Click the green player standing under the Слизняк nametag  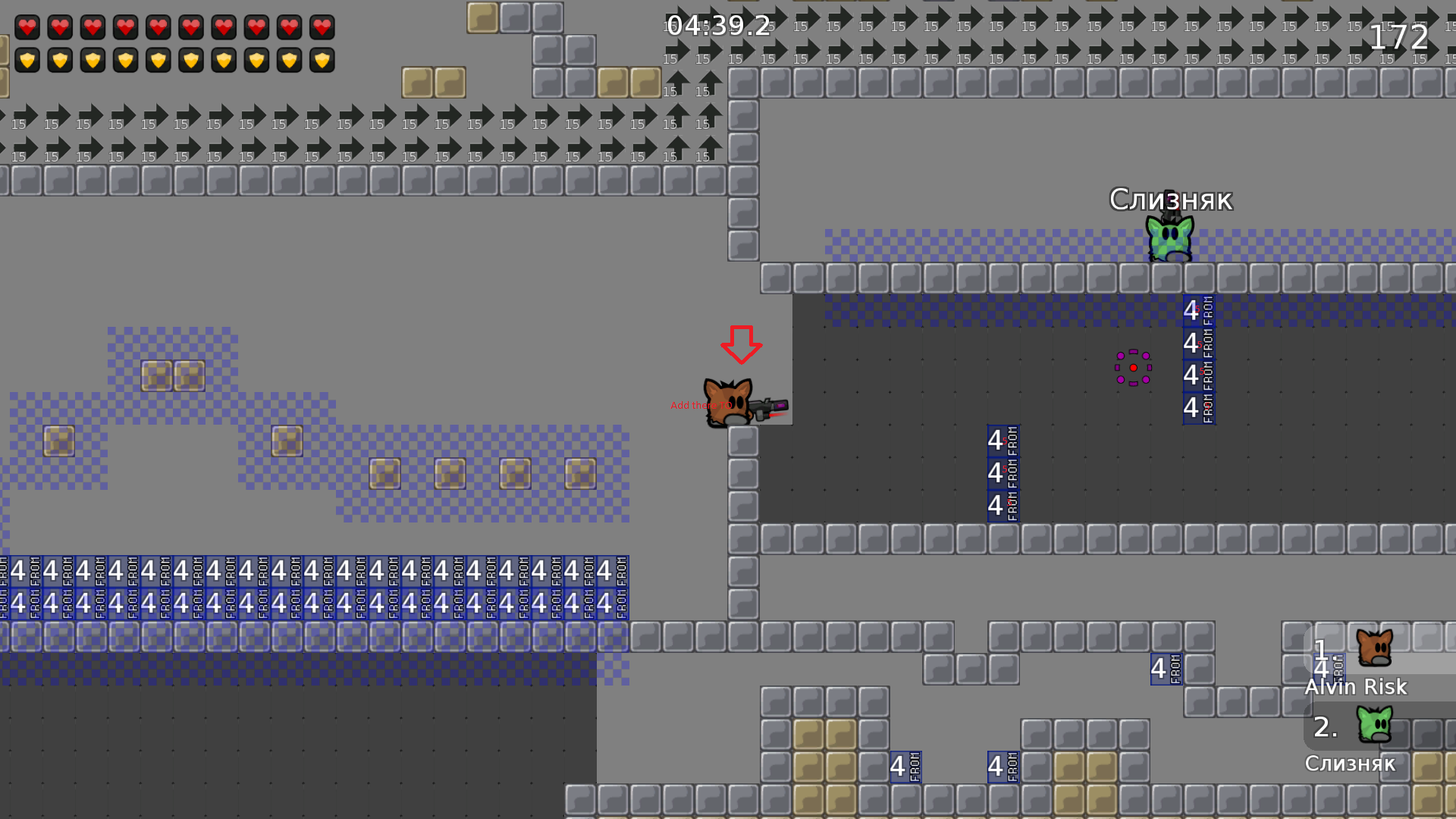click(x=1168, y=239)
